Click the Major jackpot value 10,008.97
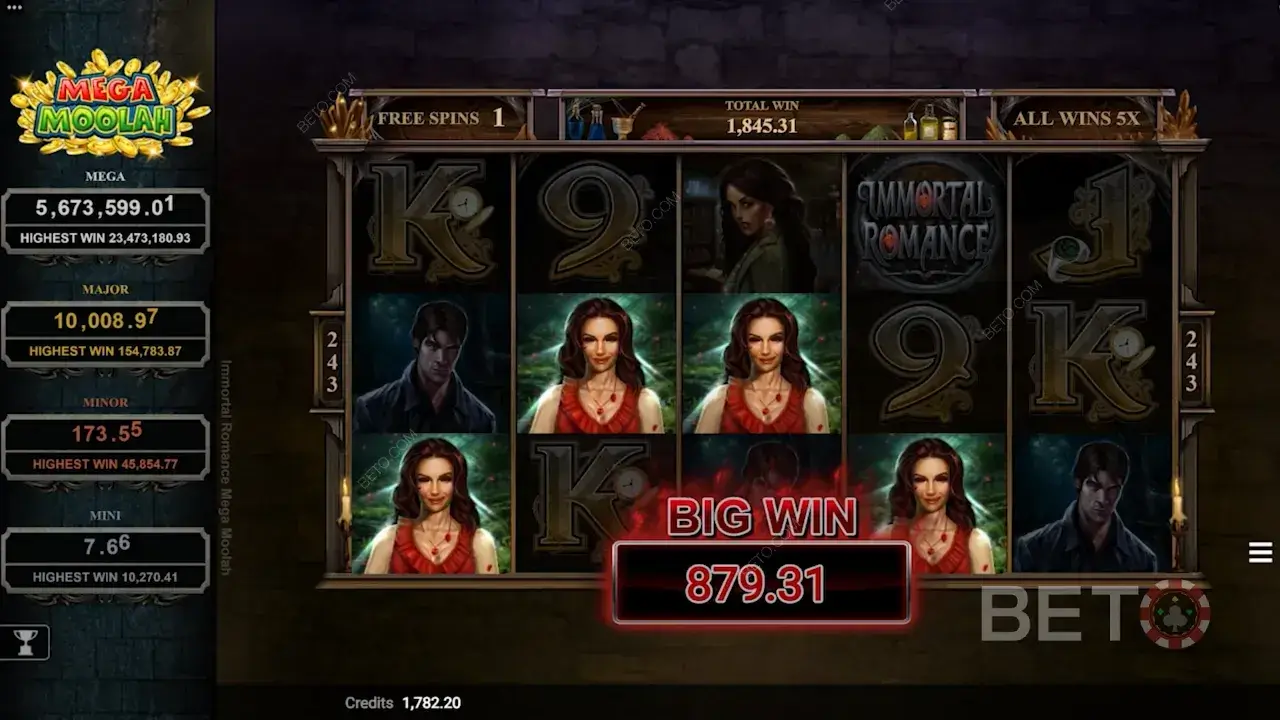Viewport: 1280px width, 720px height. point(105,321)
